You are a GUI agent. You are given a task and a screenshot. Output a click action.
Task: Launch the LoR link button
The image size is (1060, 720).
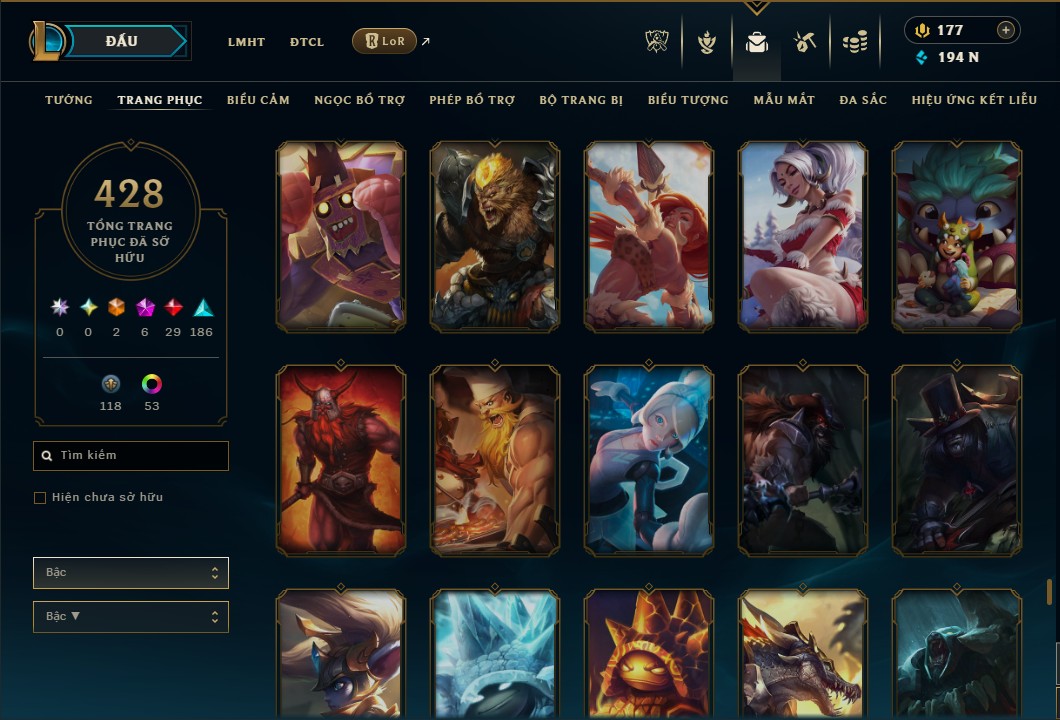point(385,41)
